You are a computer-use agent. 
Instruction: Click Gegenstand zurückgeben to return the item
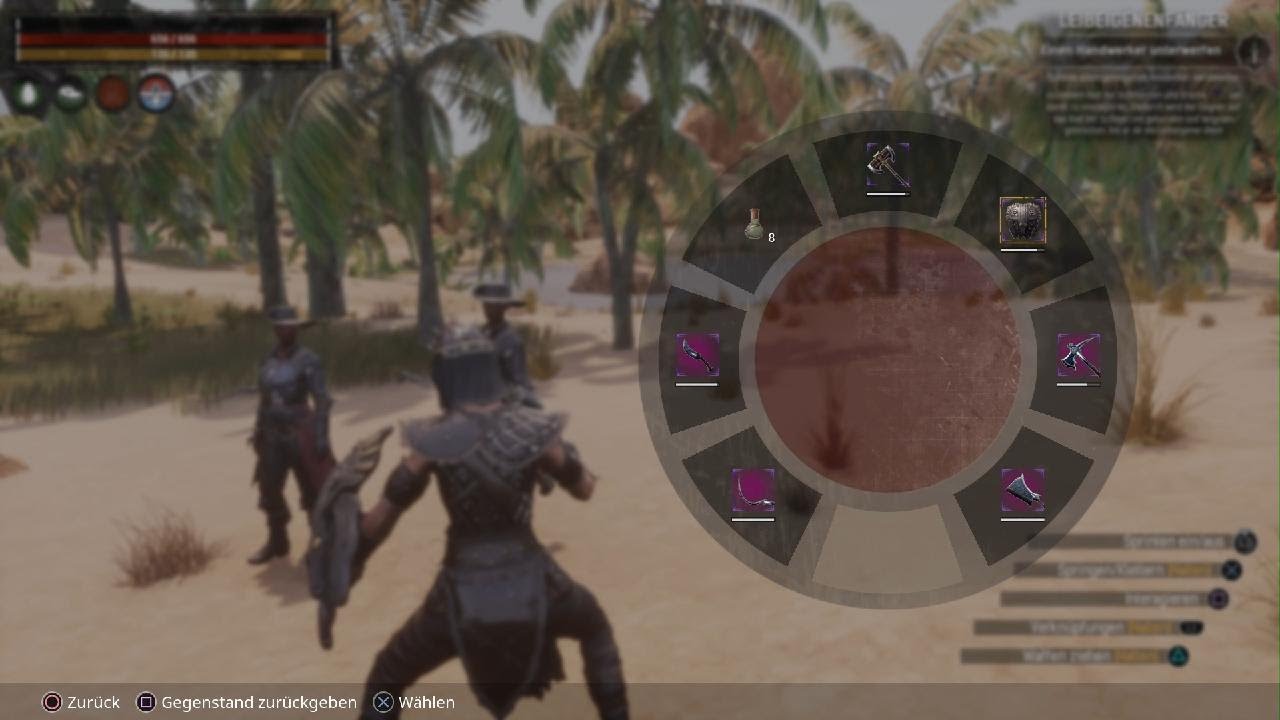247,702
